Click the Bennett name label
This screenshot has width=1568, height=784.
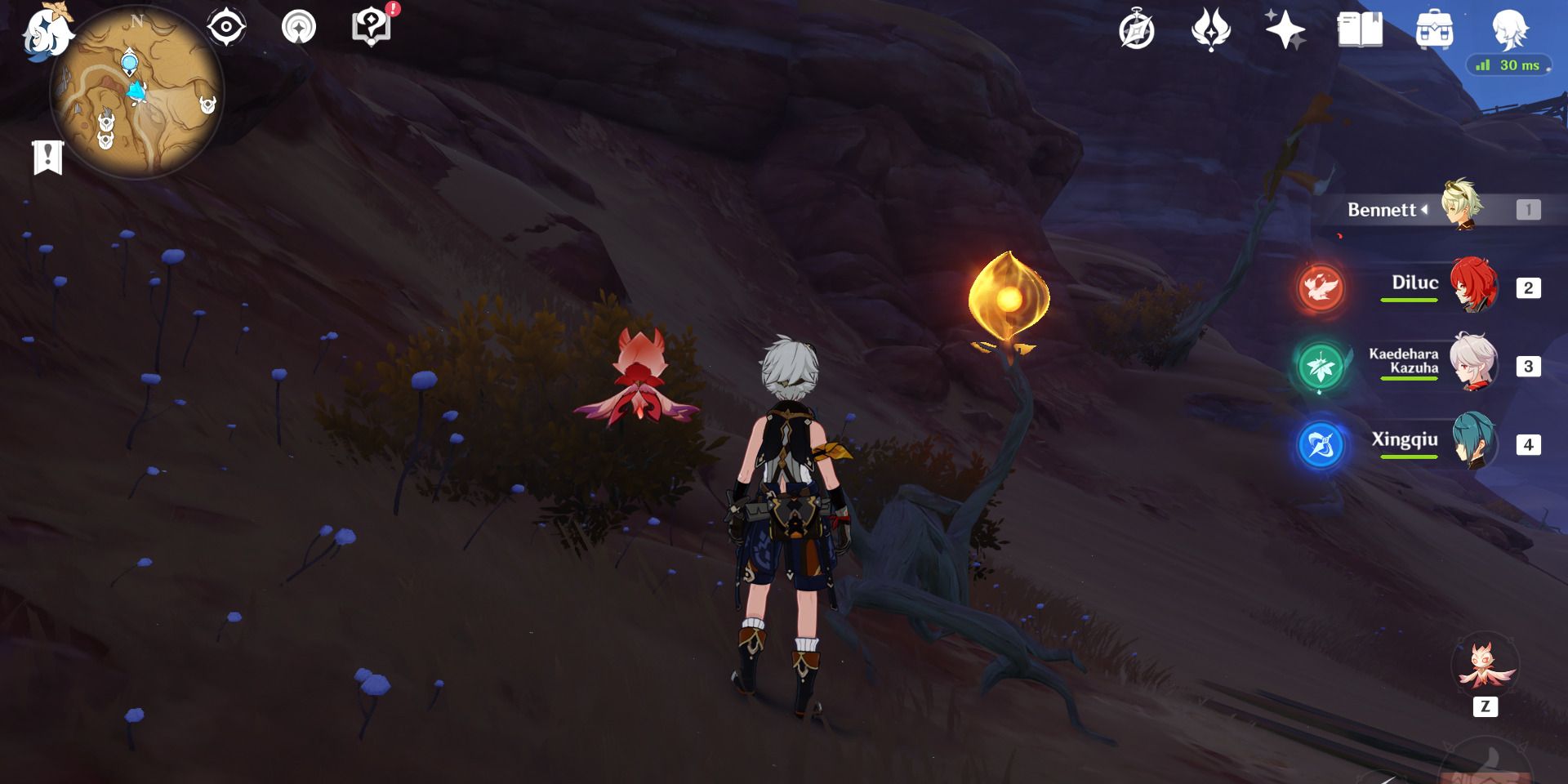tap(1383, 210)
